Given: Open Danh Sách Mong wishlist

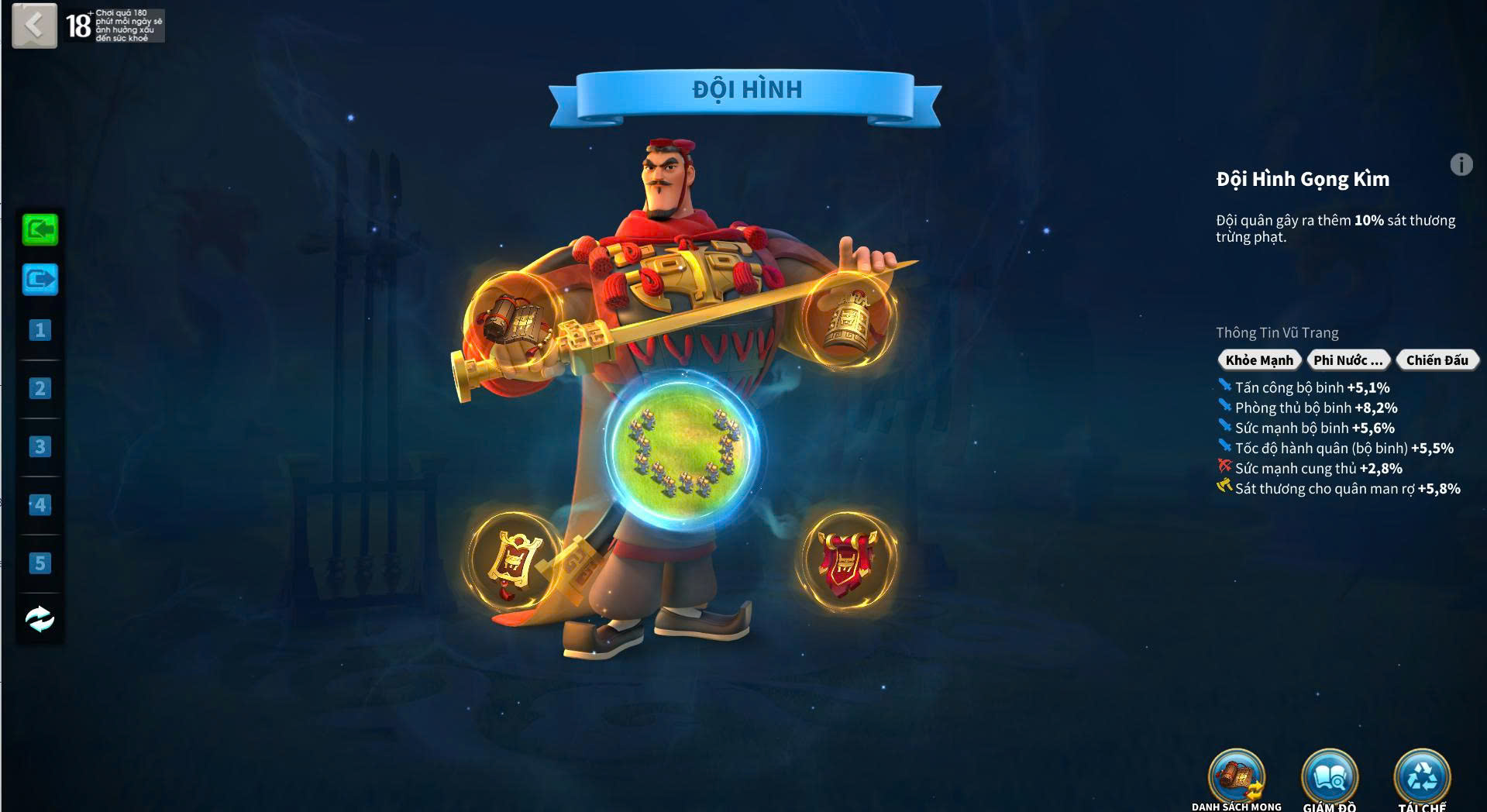Looking at the screenshot, I should pos(1237,779).
